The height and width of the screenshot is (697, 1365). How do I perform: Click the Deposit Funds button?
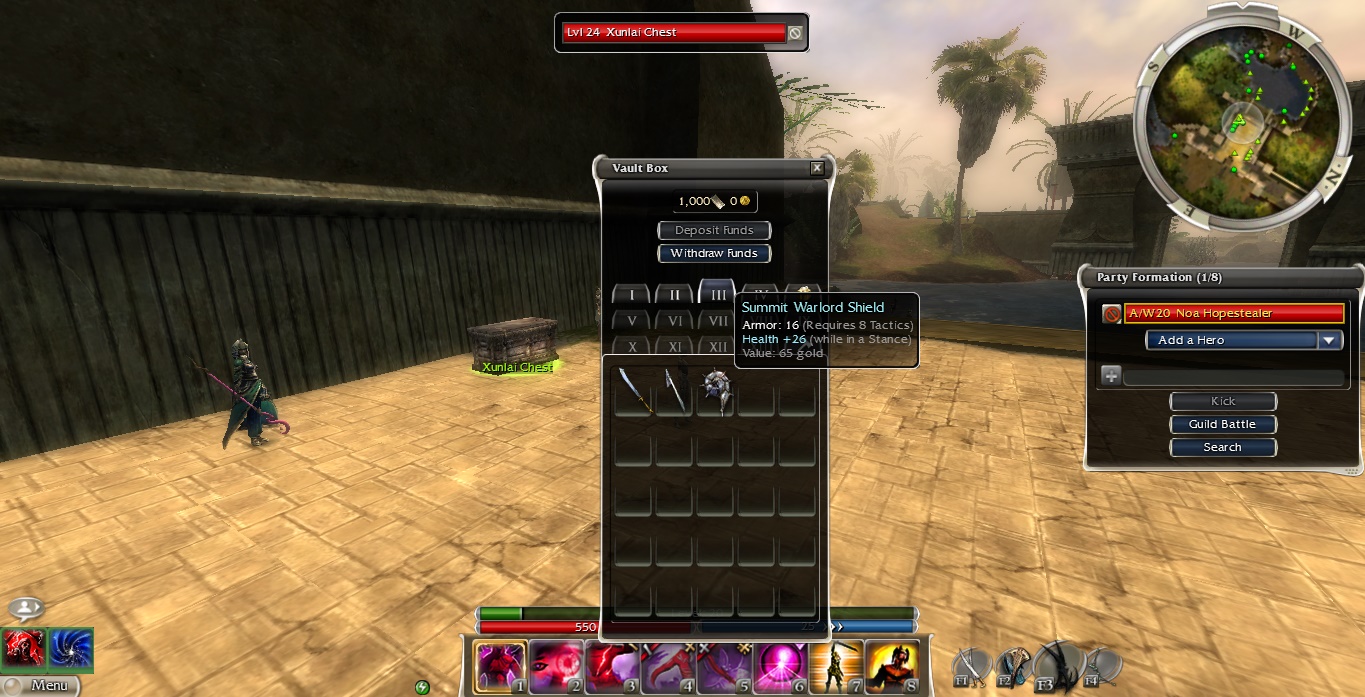714,230
